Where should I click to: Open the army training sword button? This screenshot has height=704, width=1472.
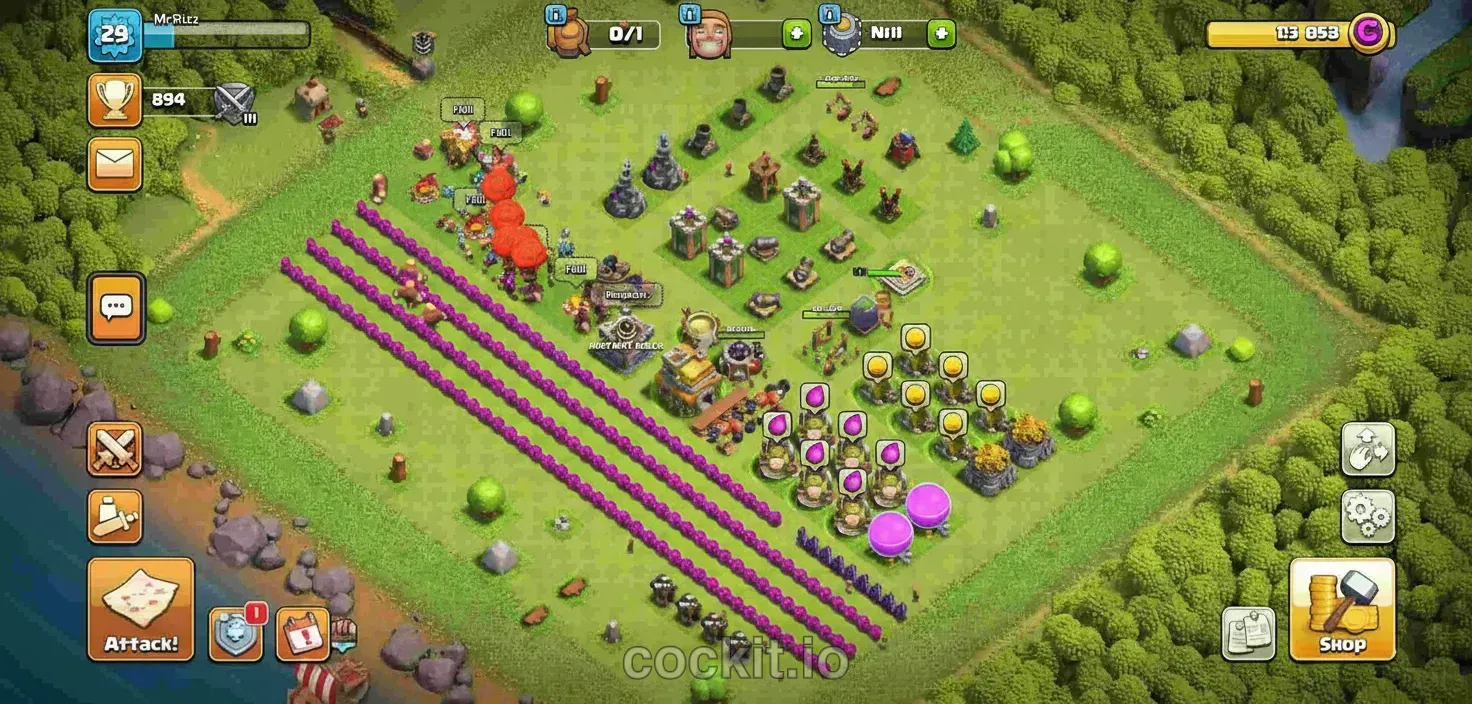[x=115, y=516]
